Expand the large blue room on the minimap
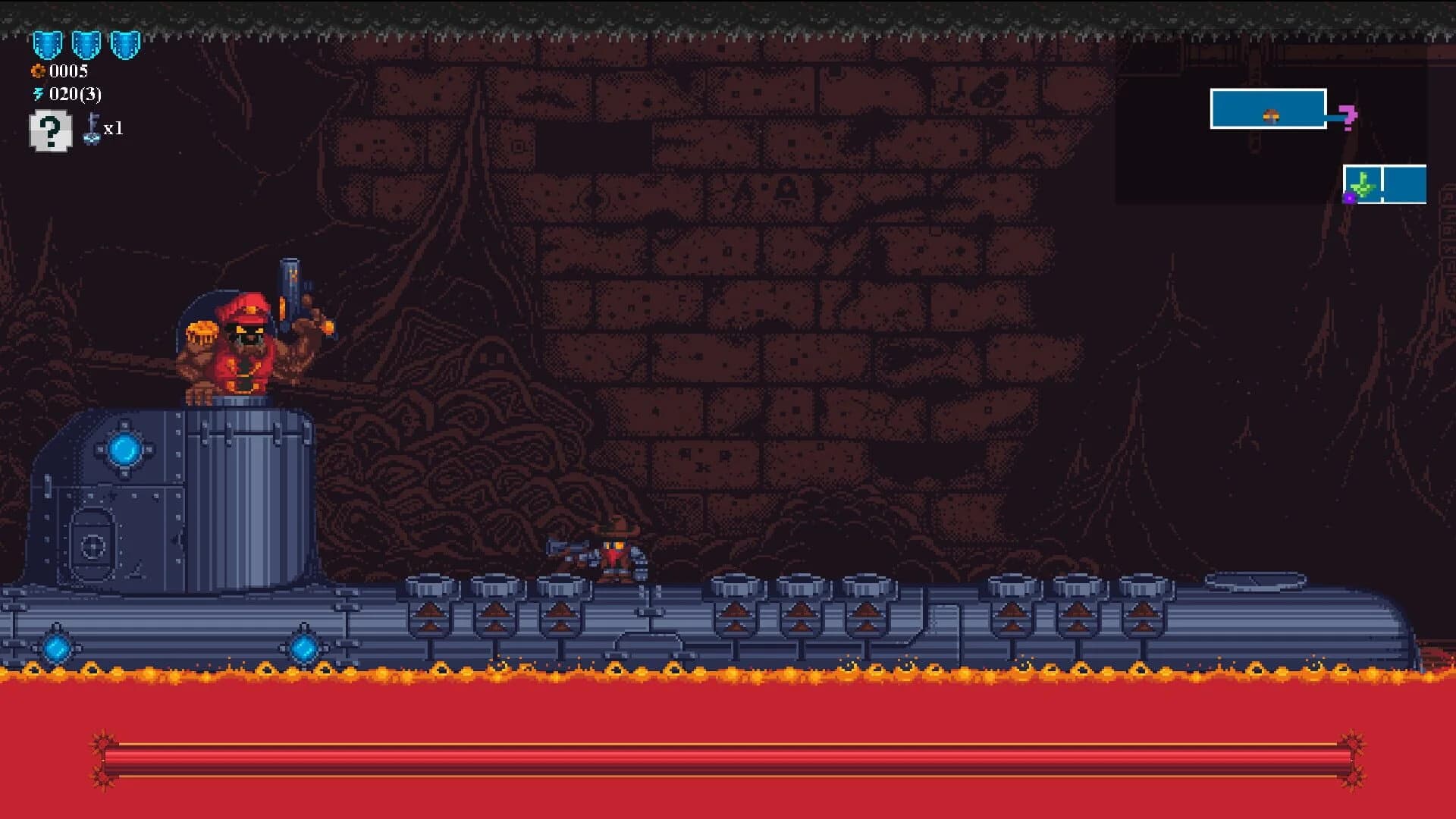The image size is (1456, 819). (x=1268, y=108)
